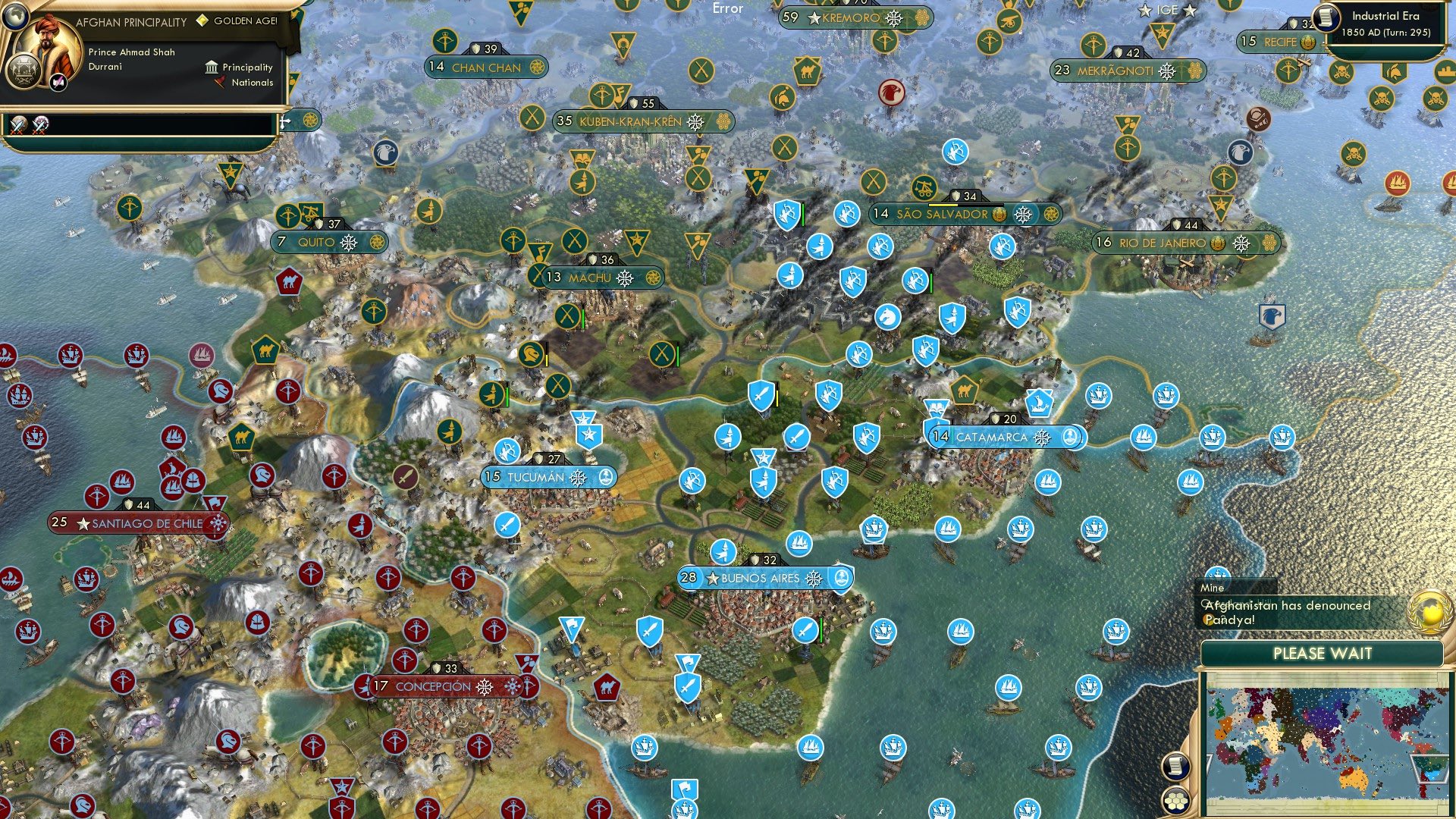Click the Golden Age diamond icon
This screenshot has width=1456, height=819.
[x=202, y=21]
